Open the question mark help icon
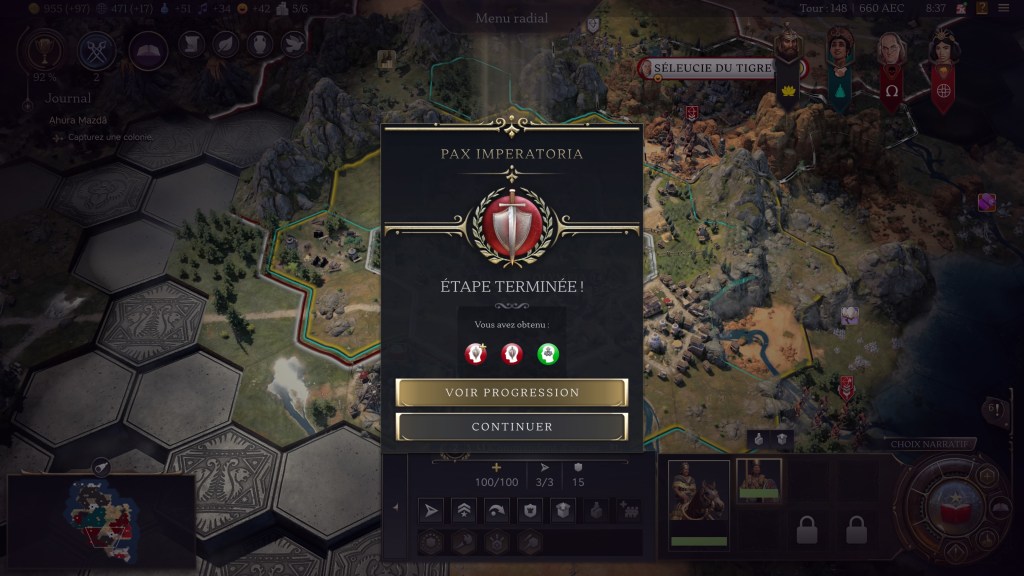This screenshot has width=1024, height=576. click(x=982, y=9)
